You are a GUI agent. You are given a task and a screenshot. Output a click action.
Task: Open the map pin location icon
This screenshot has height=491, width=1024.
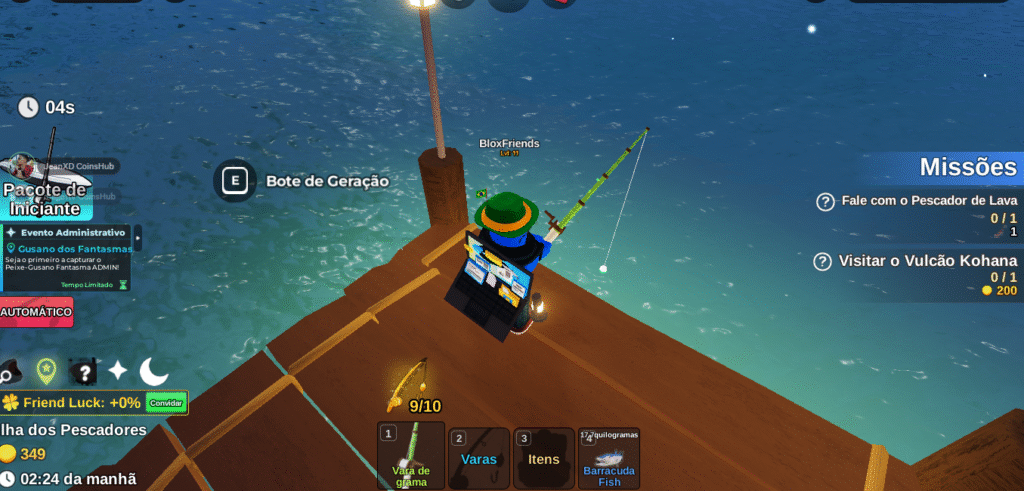[x=46, y=371]
